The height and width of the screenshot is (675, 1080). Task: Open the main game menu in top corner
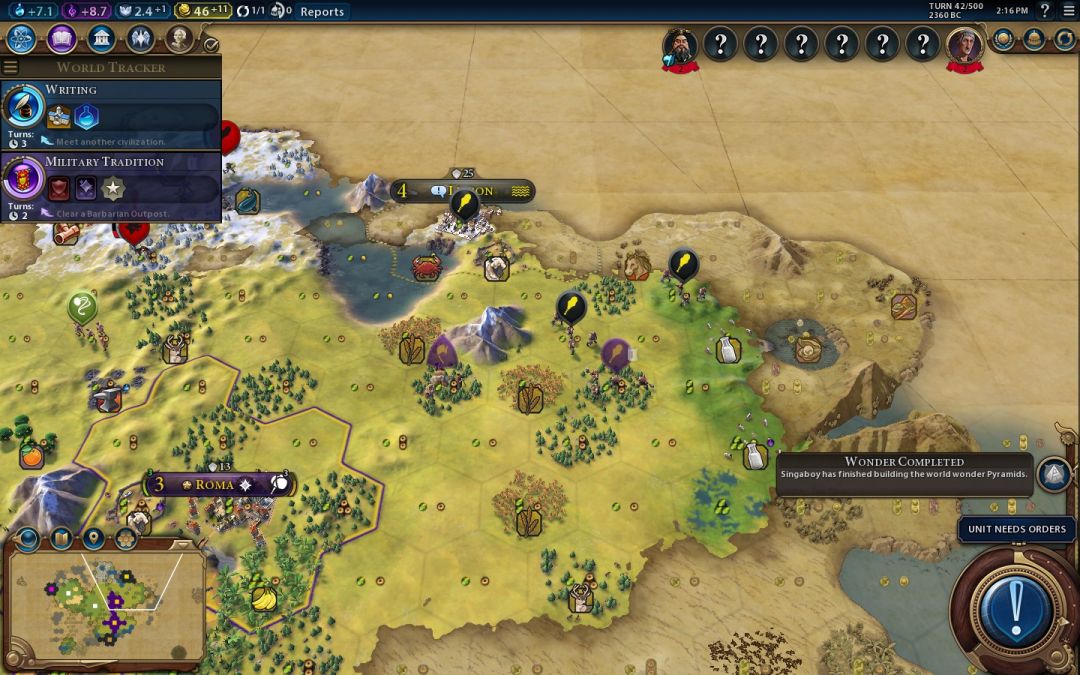click(x=1067, y=11)
